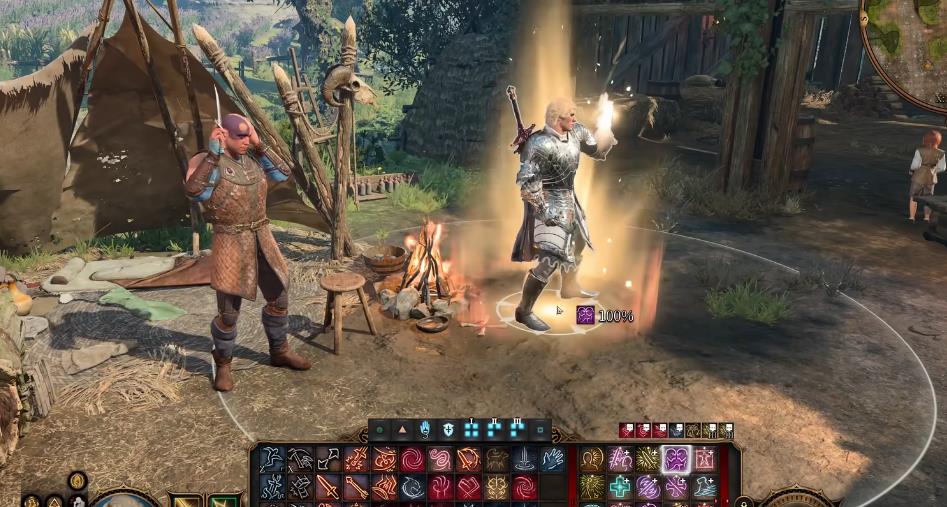
Task: Select the red sword melee attack icon
Action: 327,487
